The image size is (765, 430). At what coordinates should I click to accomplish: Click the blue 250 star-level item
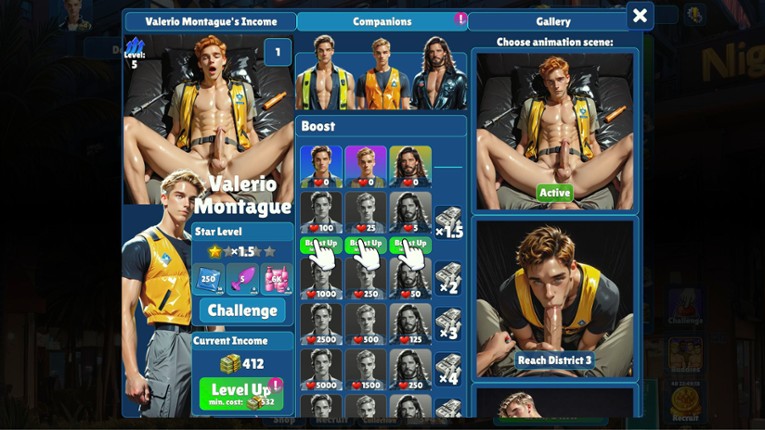coord(207,278)
